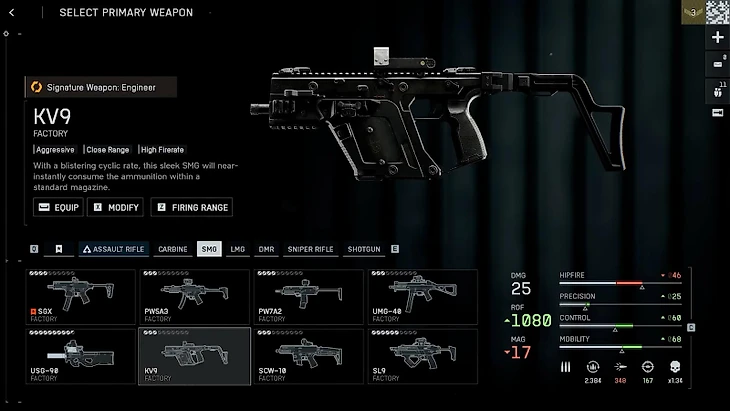
Task: Click the plus icon in the right sidebar
Action: tap(717, 37)
